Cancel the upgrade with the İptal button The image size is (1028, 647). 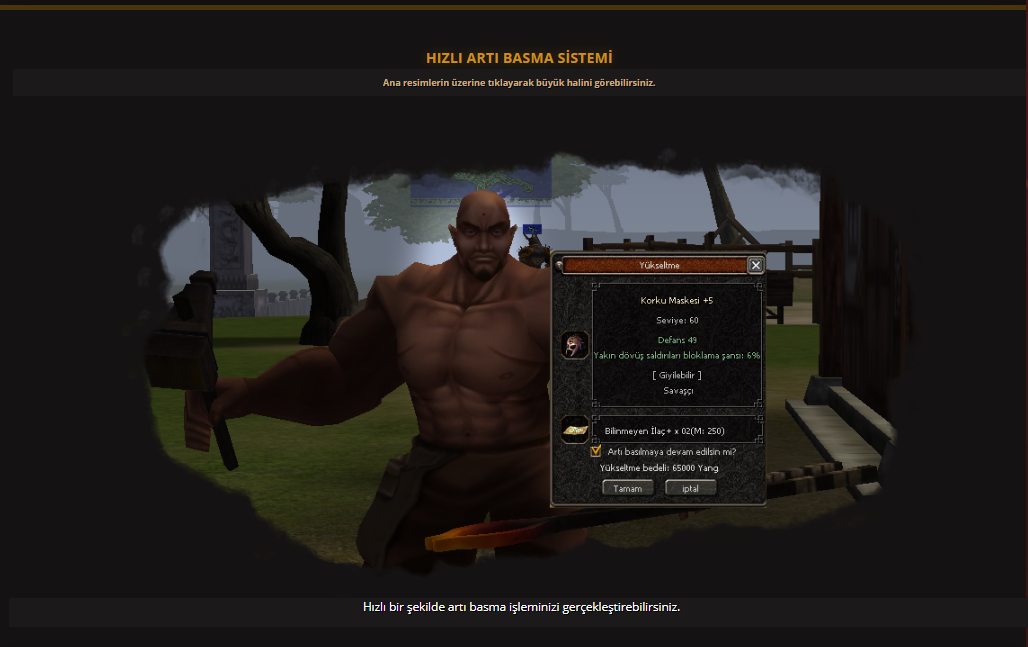690,488
